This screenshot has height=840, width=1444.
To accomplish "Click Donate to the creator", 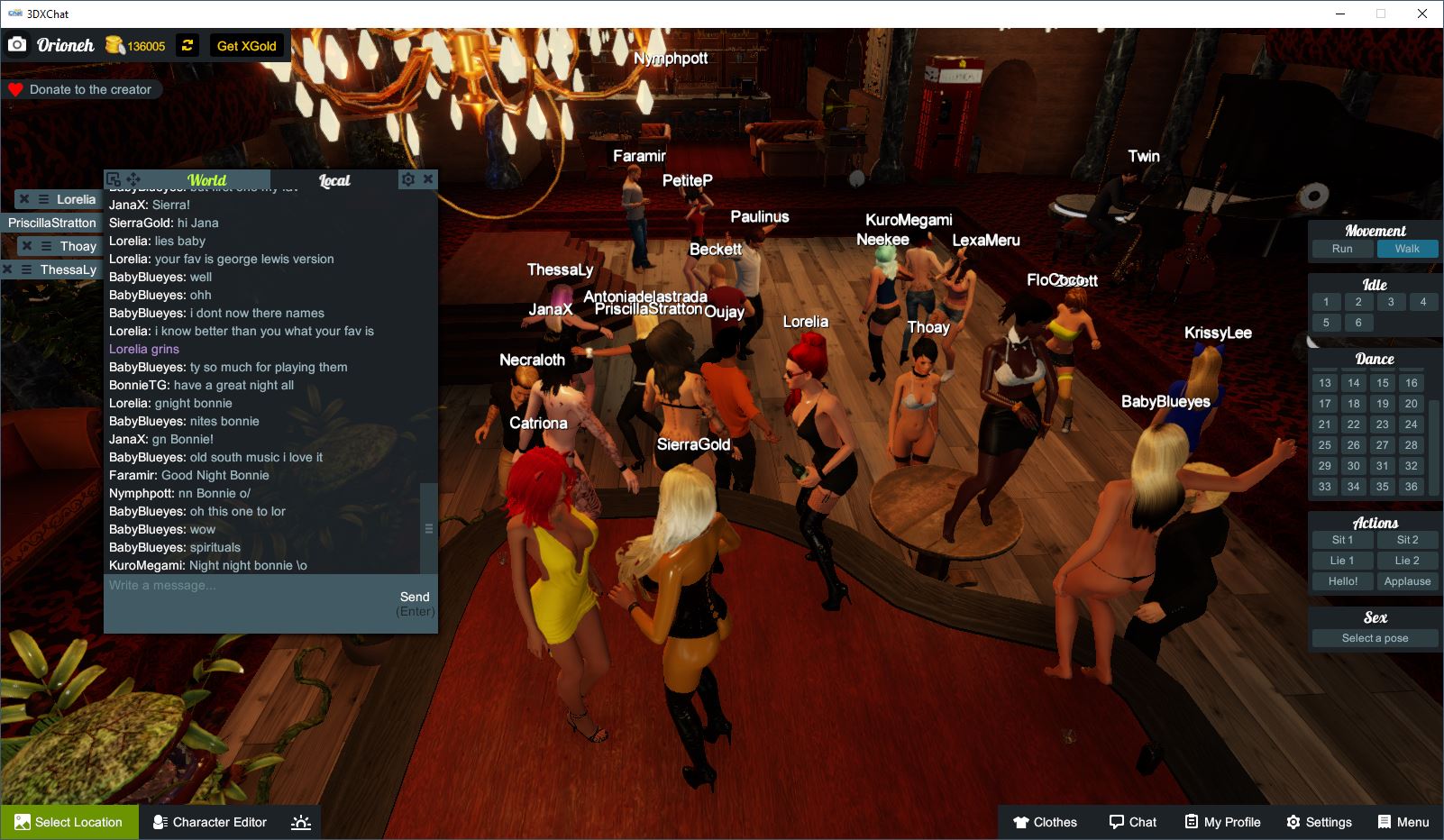I will coord(83,89).
